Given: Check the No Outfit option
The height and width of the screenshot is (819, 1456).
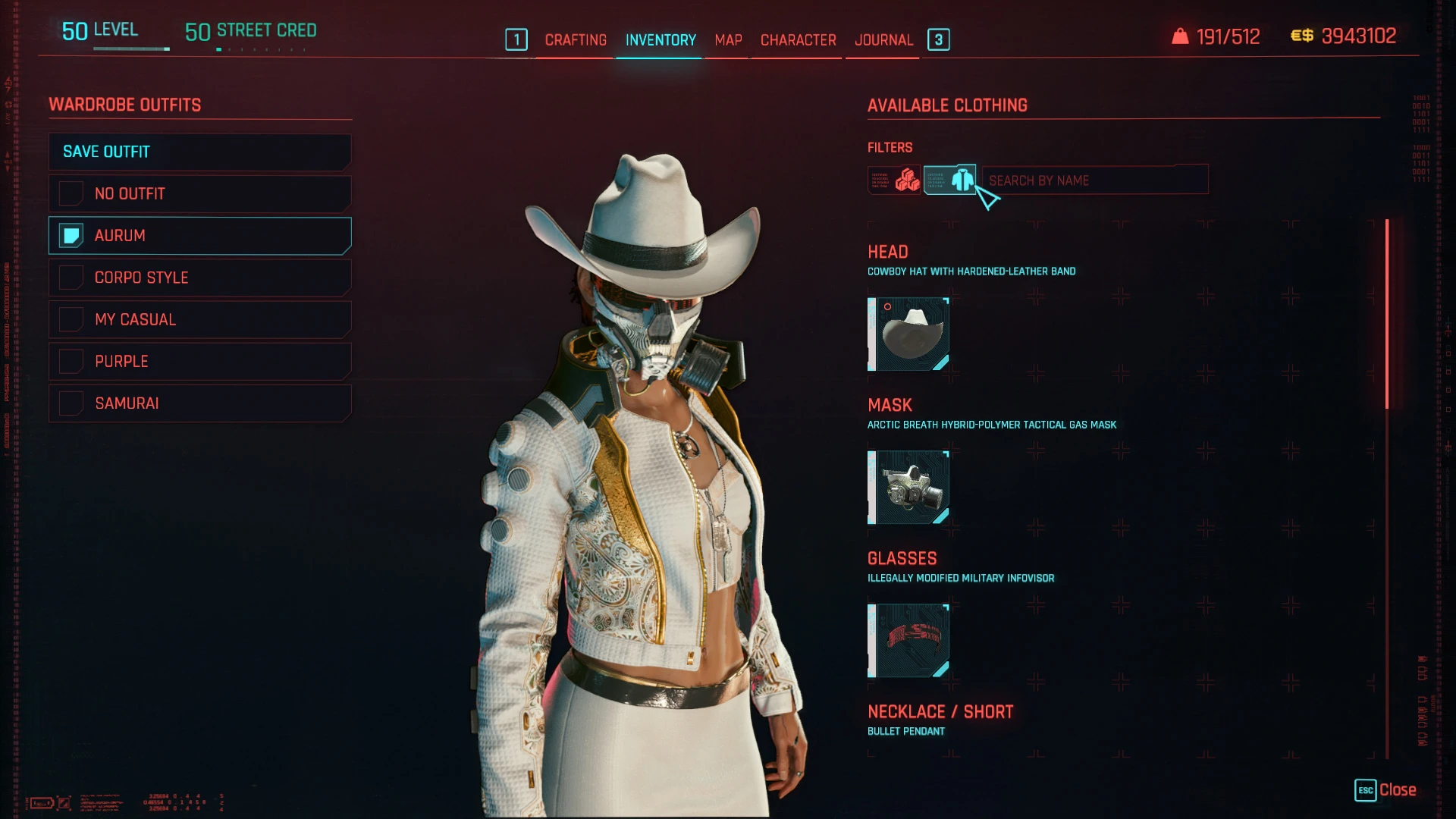Looking at the screenshot, I should pyautogui.click(x=71, y=193).
